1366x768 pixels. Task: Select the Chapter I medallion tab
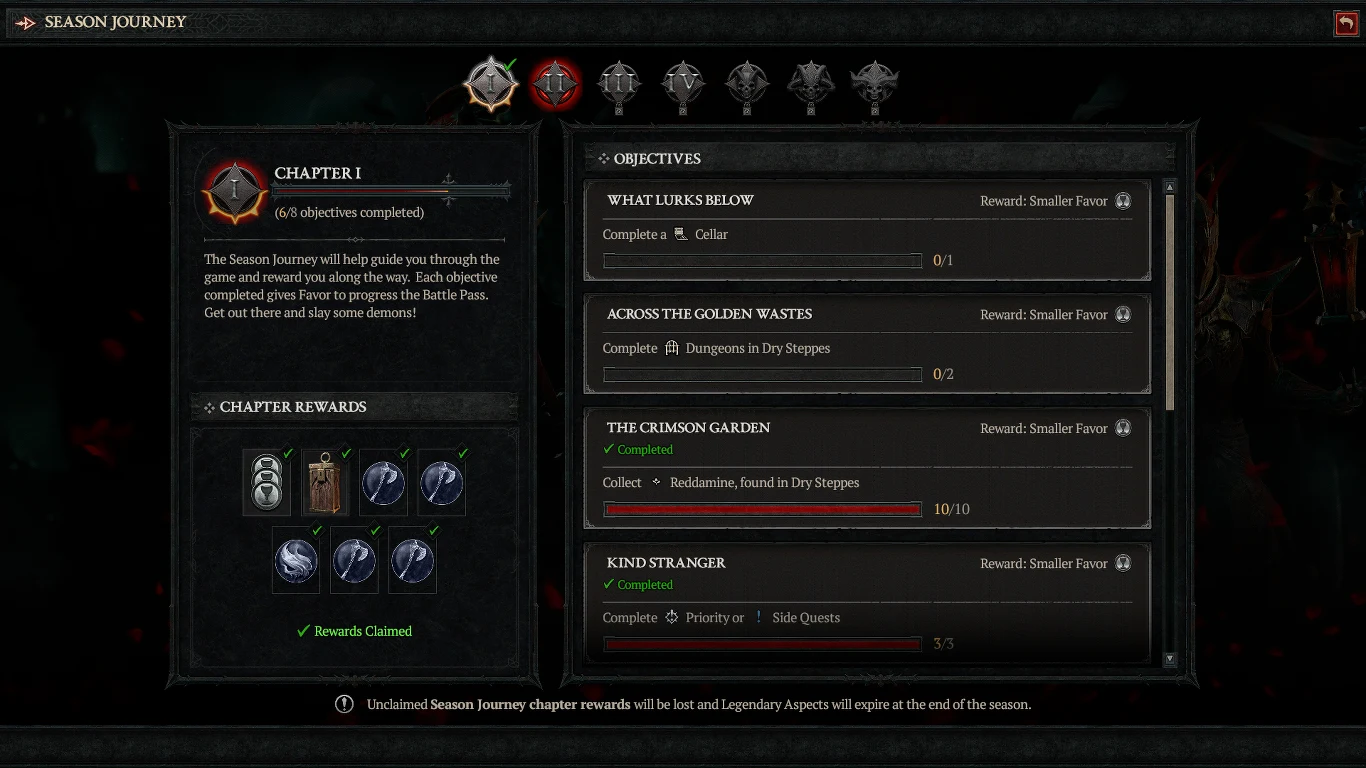[491, 84]
